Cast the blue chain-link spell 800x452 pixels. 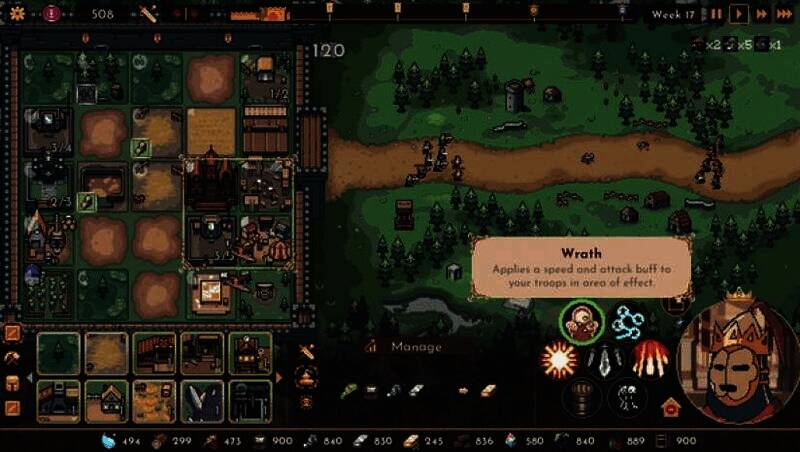coord(629,321)
